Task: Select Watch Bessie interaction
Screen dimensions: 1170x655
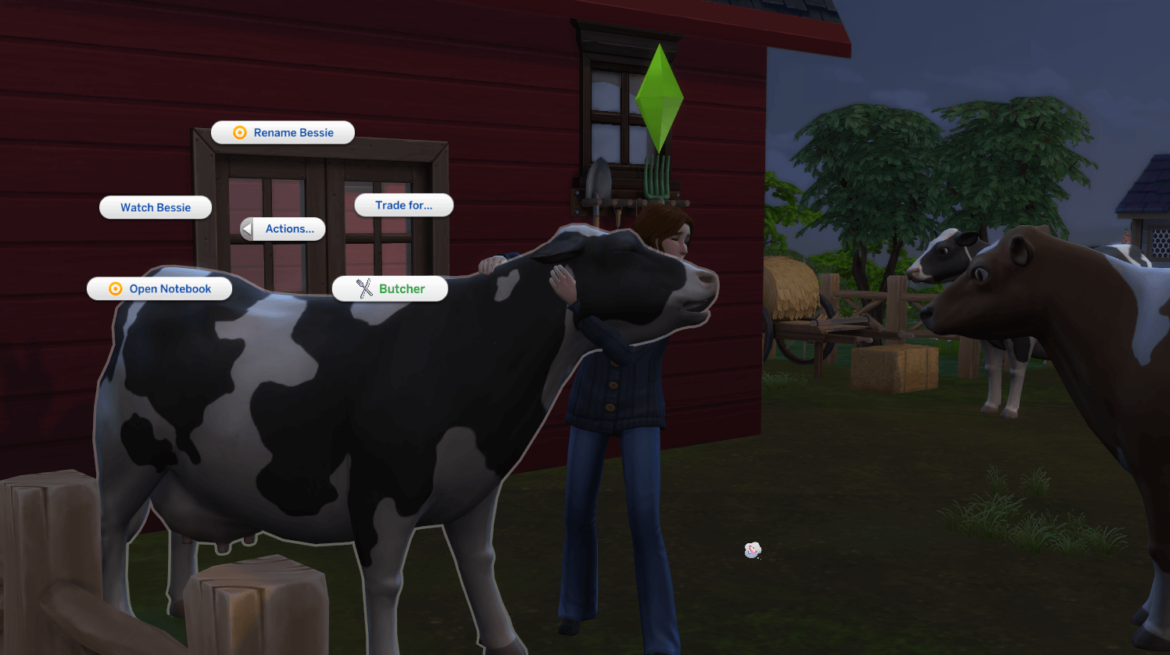Action: pyautogui.click(x=156, y=207)
